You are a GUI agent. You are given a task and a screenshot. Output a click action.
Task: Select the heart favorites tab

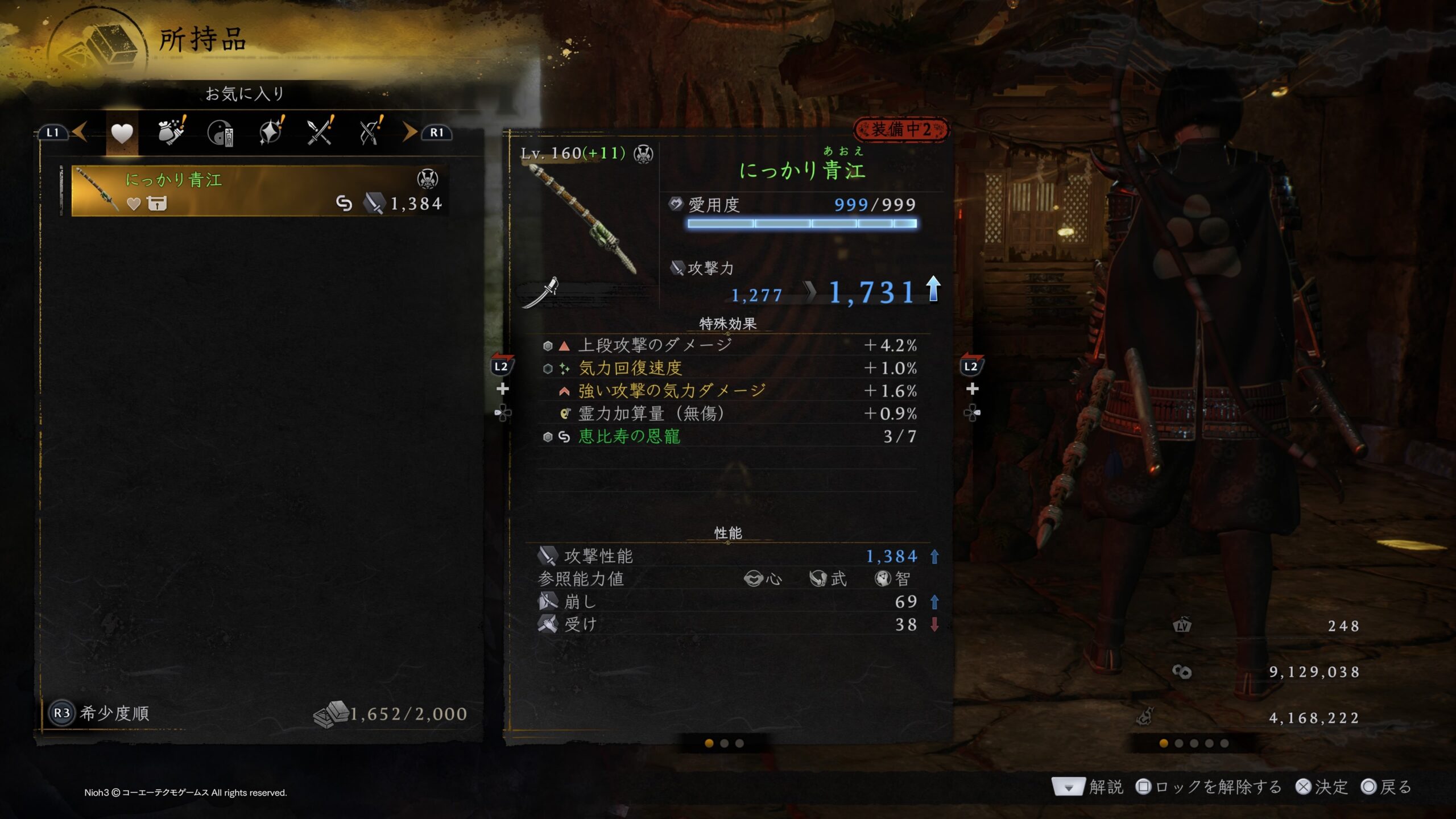[x=122, y=134]
